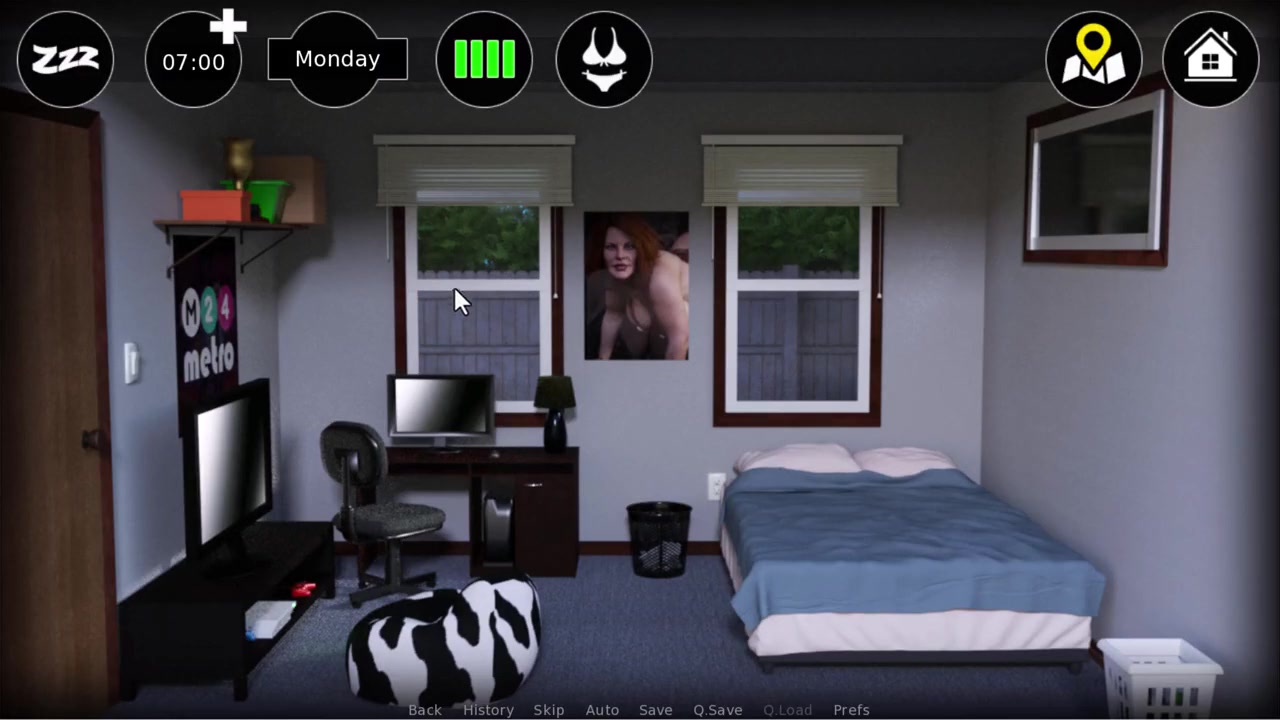This screenshot has height=720, width=1280.
Task: Click Back in the bottom quick menu
Action: click(x=425, y=710)
